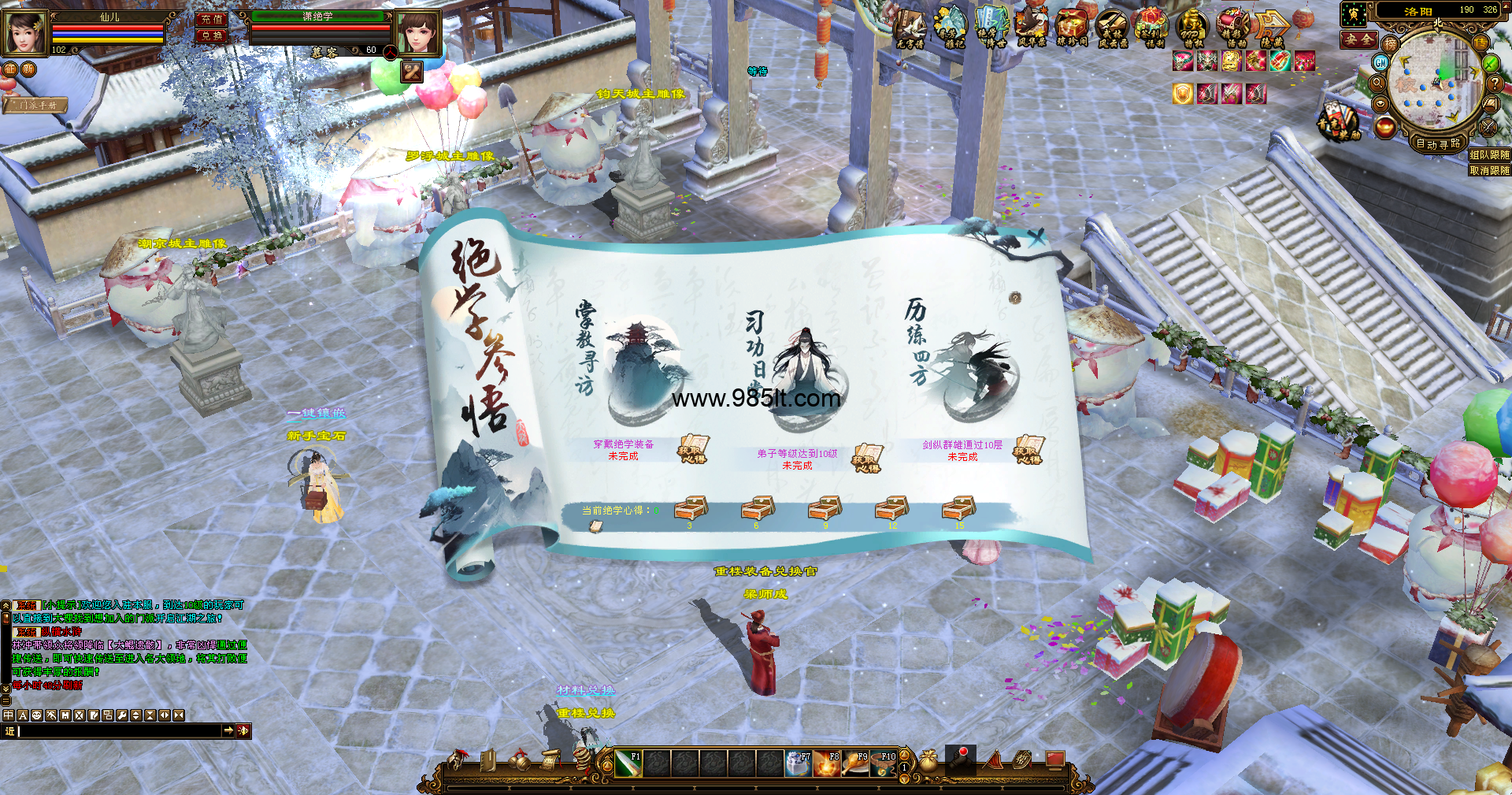Image resolution: width=1512 pixels, height=795 pixels.
Task: Claim 获取心得 for 穿戴绝学装备 task
Action: [693, 449]
